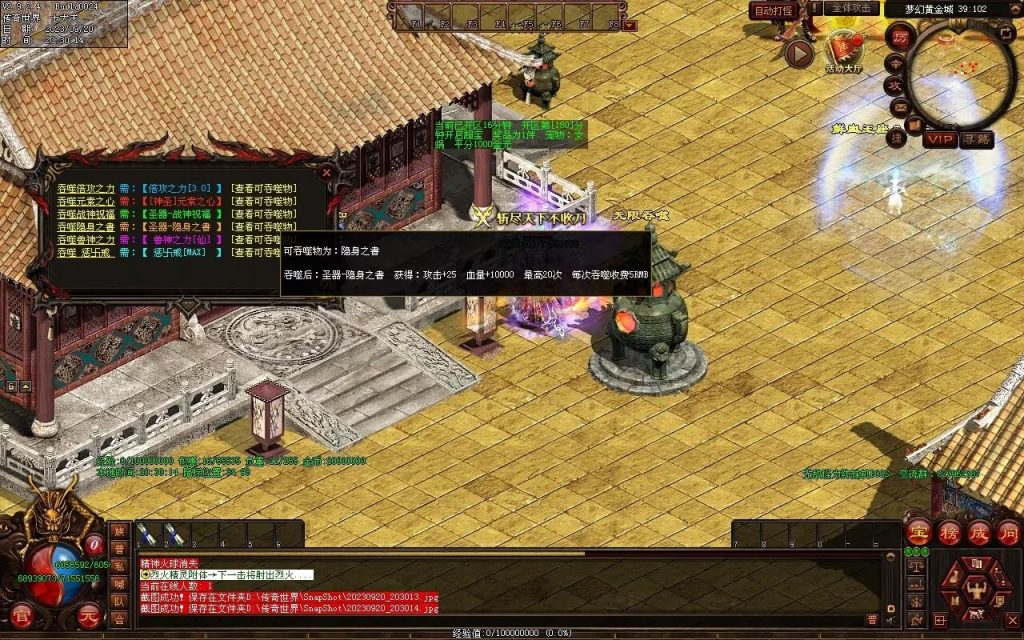The image size is (1024, 640).
Task: Activate the 全体攻击 attack mode button
Action: [x=852, y=9]
